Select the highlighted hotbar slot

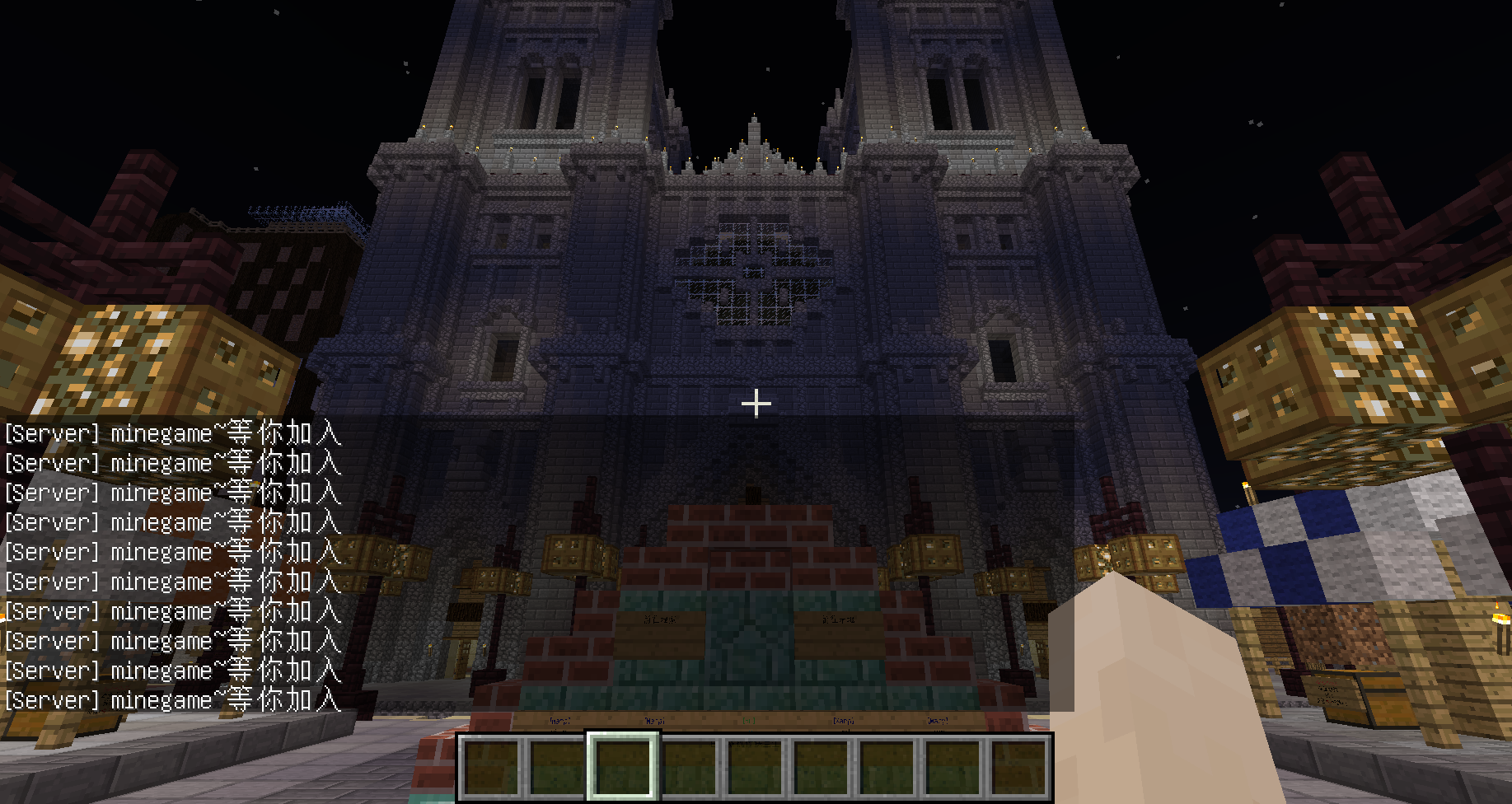[623, 766]
